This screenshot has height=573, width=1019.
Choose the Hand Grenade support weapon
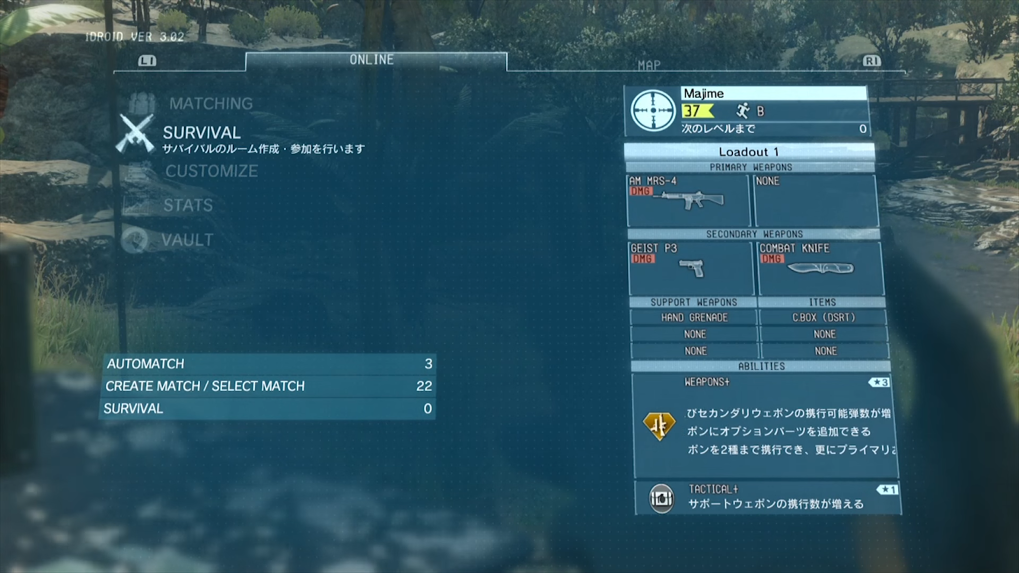tap(694, 318)
